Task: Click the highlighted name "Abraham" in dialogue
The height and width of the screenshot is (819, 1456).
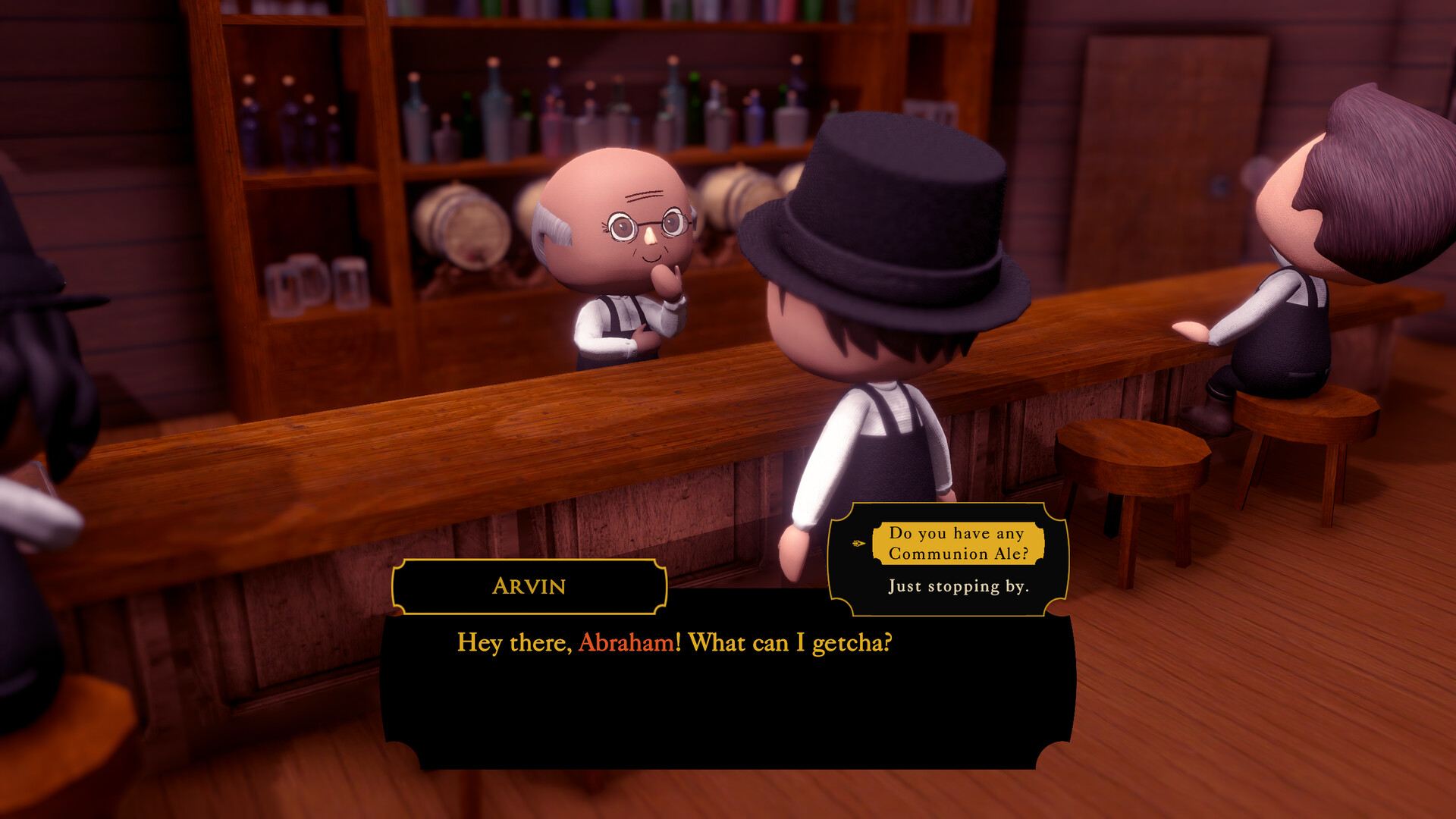Action: (626, 644)
